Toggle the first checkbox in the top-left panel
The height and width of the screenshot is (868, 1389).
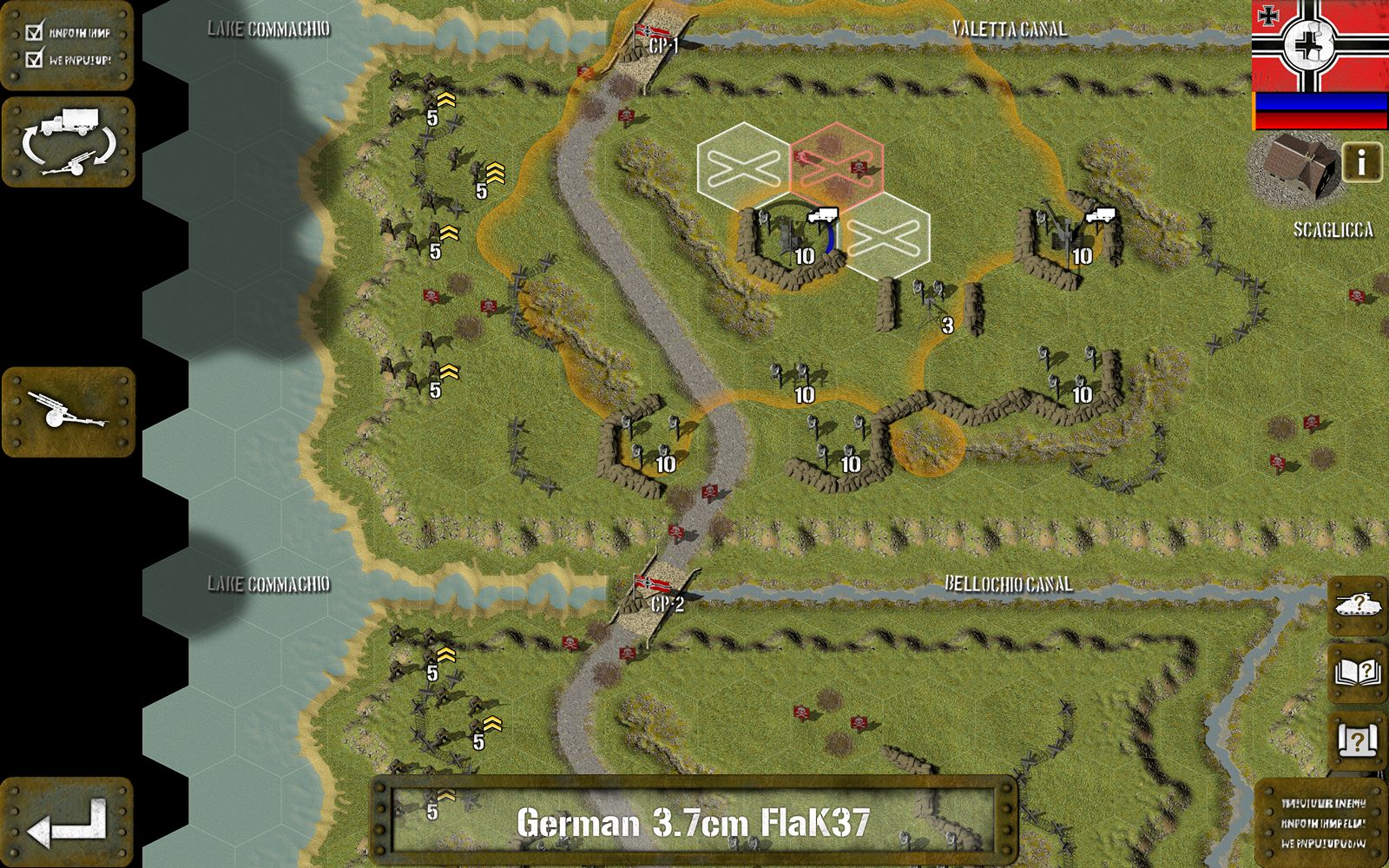coord(35,33)
